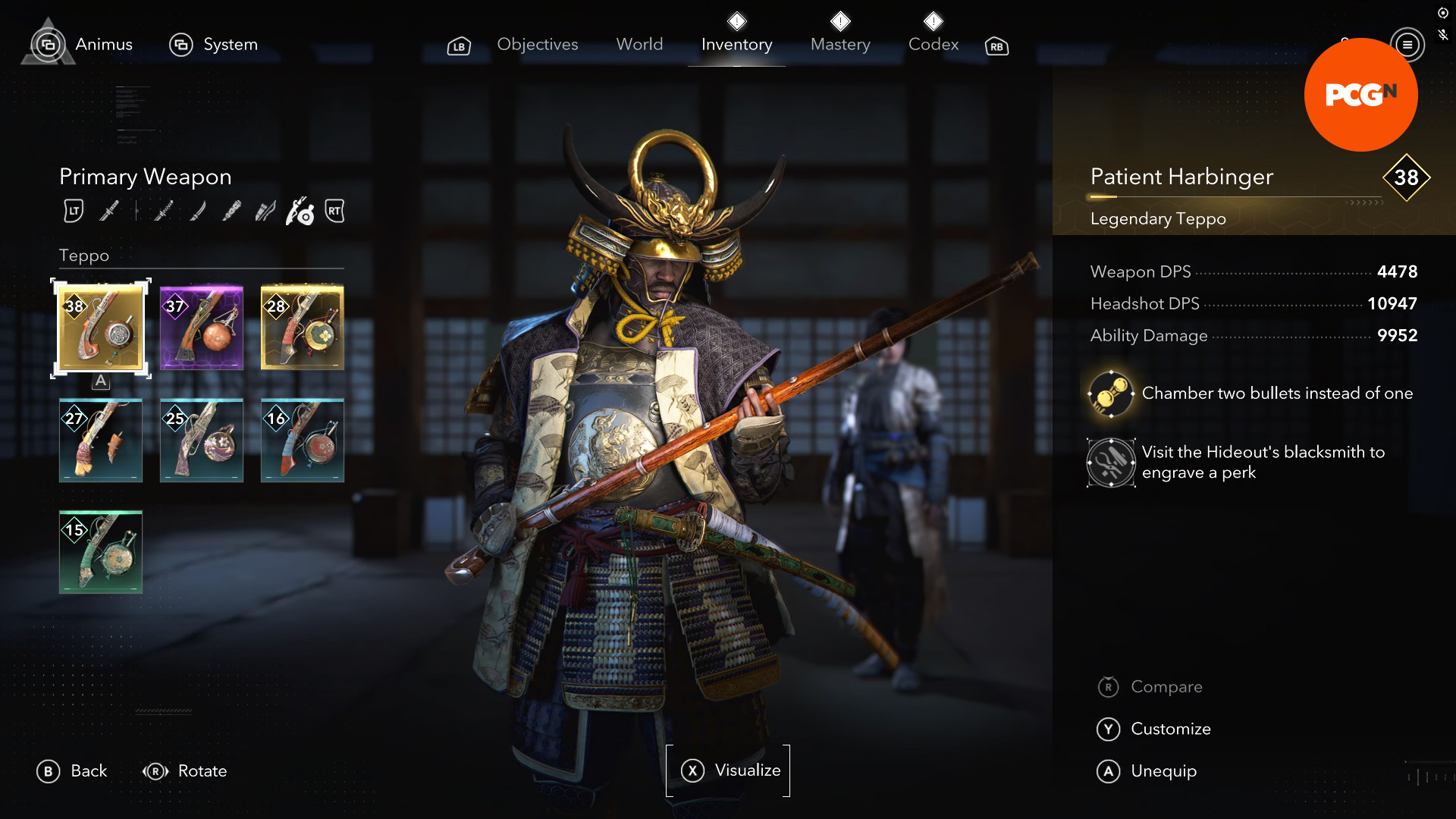
Task: Select the level 38 legendary teppo slot
Action: coord(101,328)
